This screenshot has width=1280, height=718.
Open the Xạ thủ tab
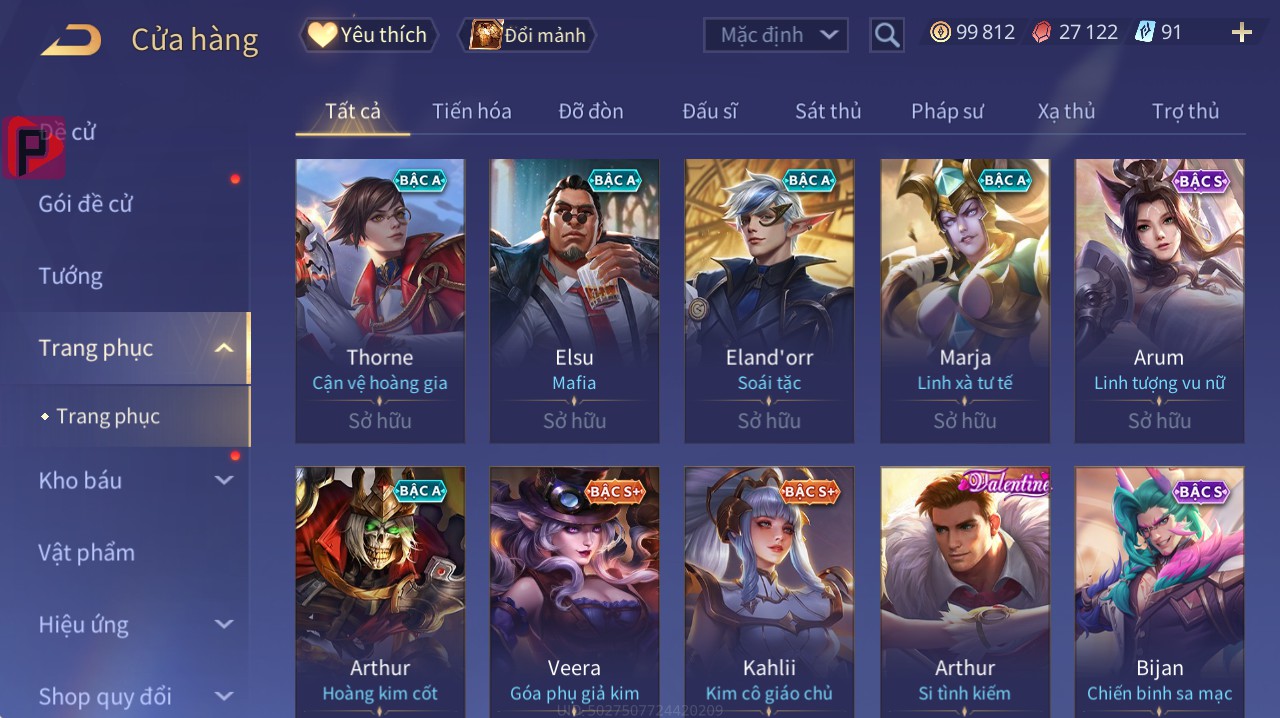pos(1066,111)
